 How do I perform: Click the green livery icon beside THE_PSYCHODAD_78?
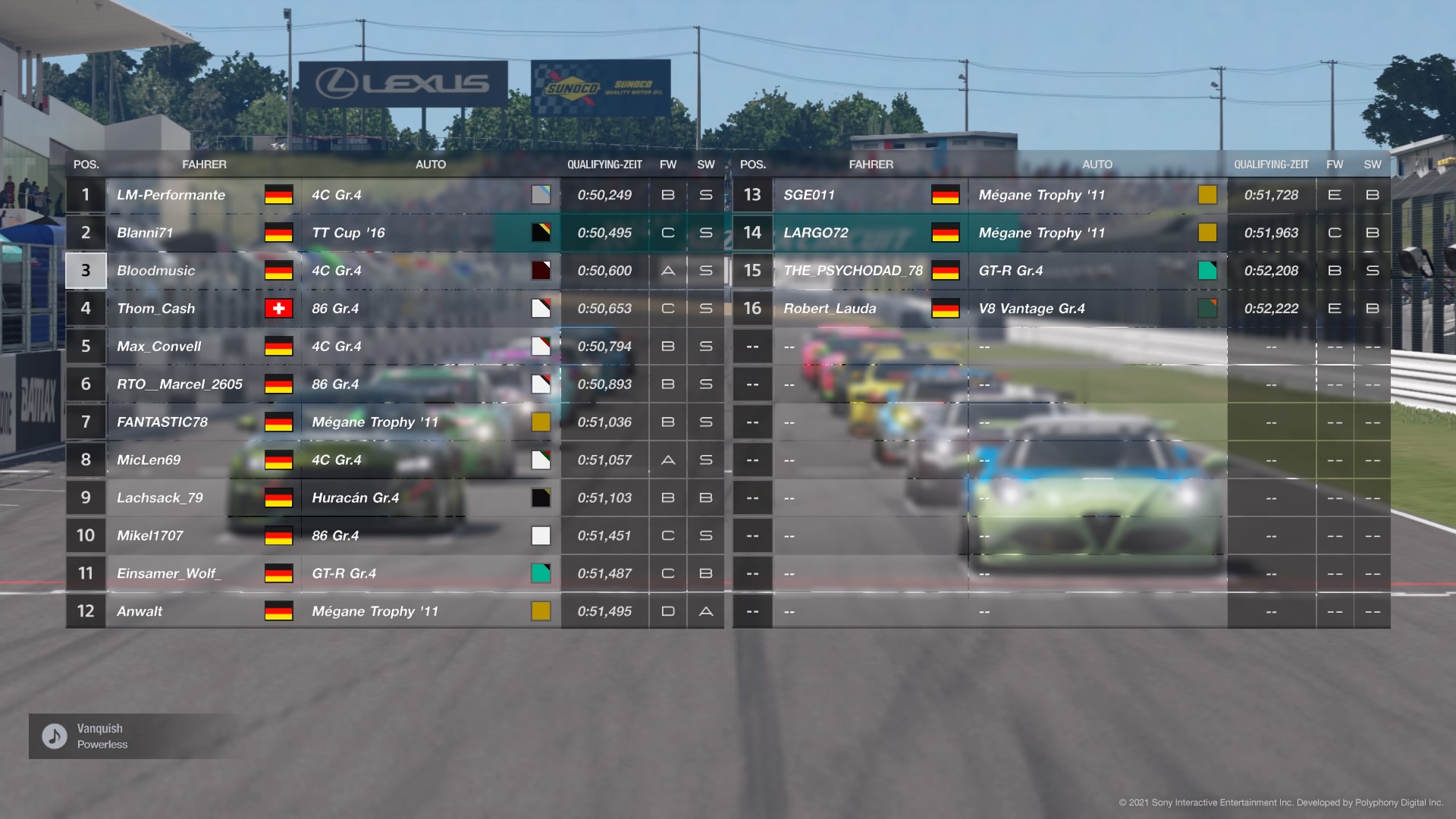1208,271
